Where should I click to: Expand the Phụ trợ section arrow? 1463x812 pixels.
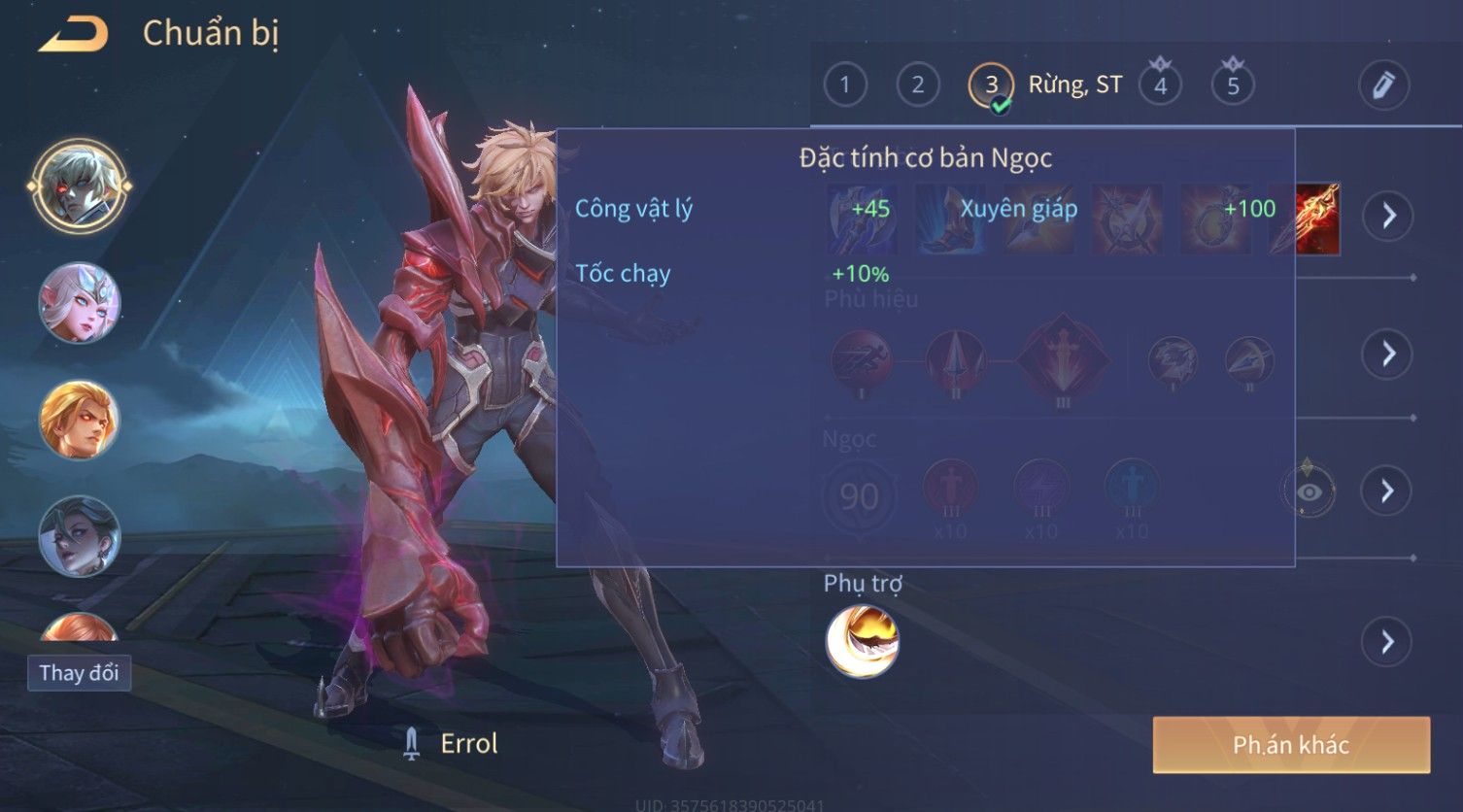(1388, 642)
